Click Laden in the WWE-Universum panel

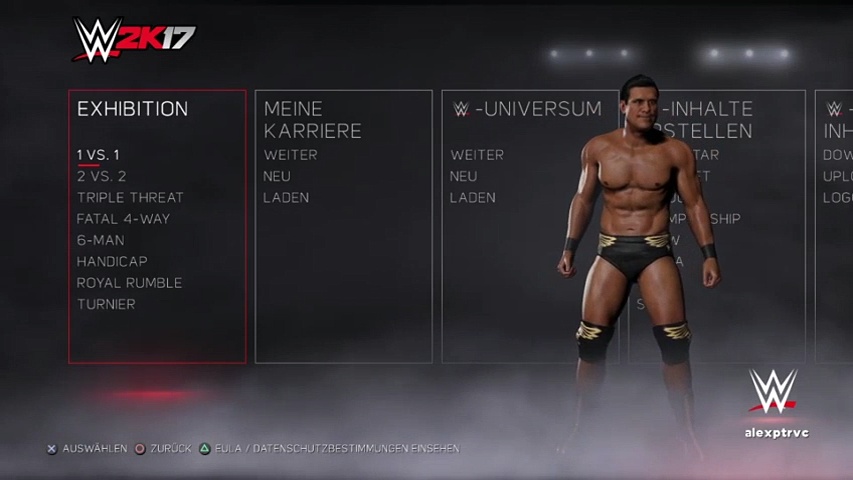(473, 197)
